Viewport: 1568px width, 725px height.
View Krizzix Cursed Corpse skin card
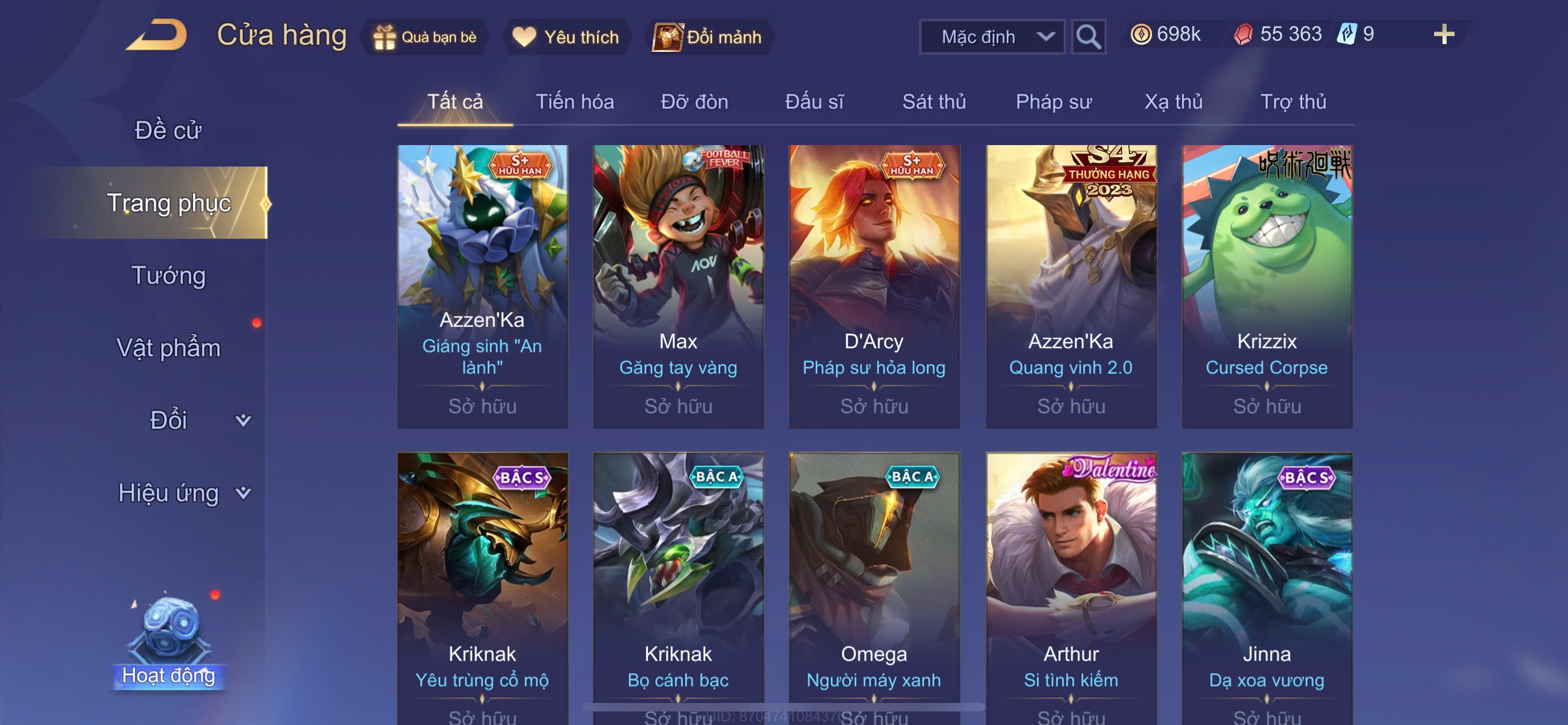click(1266, 286)
